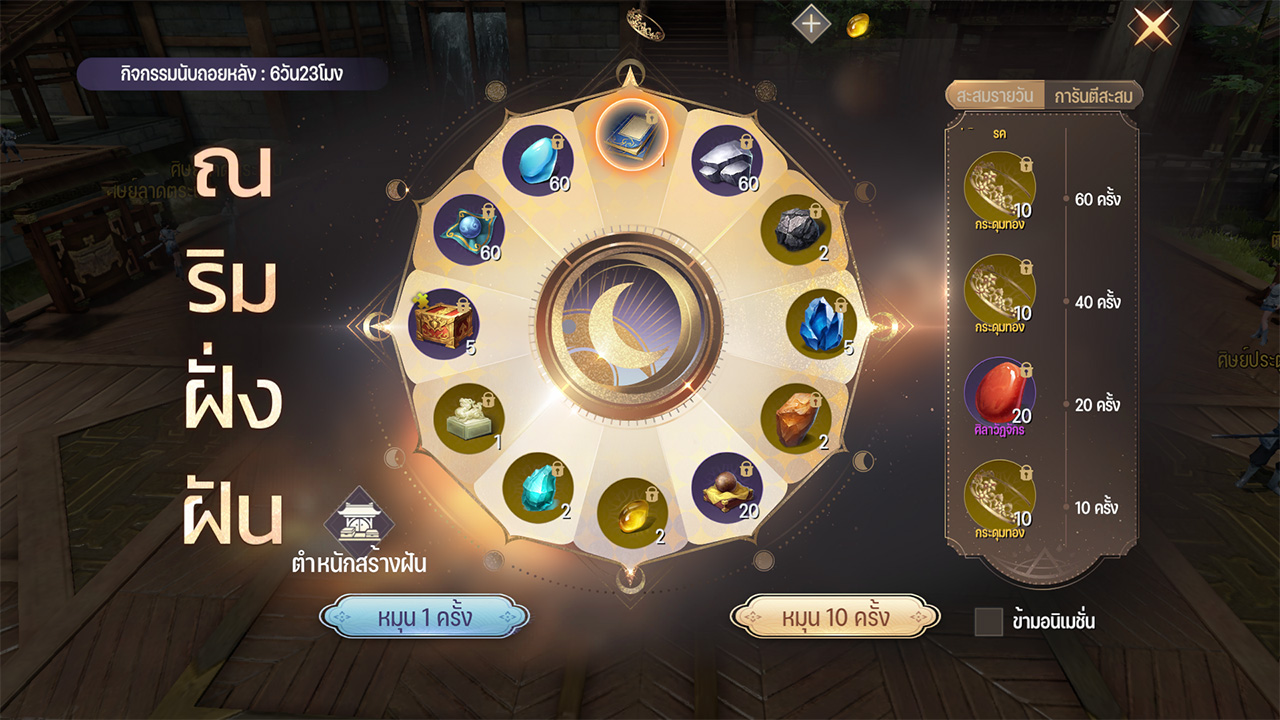Close the wheel event window

pos(1152,27)
